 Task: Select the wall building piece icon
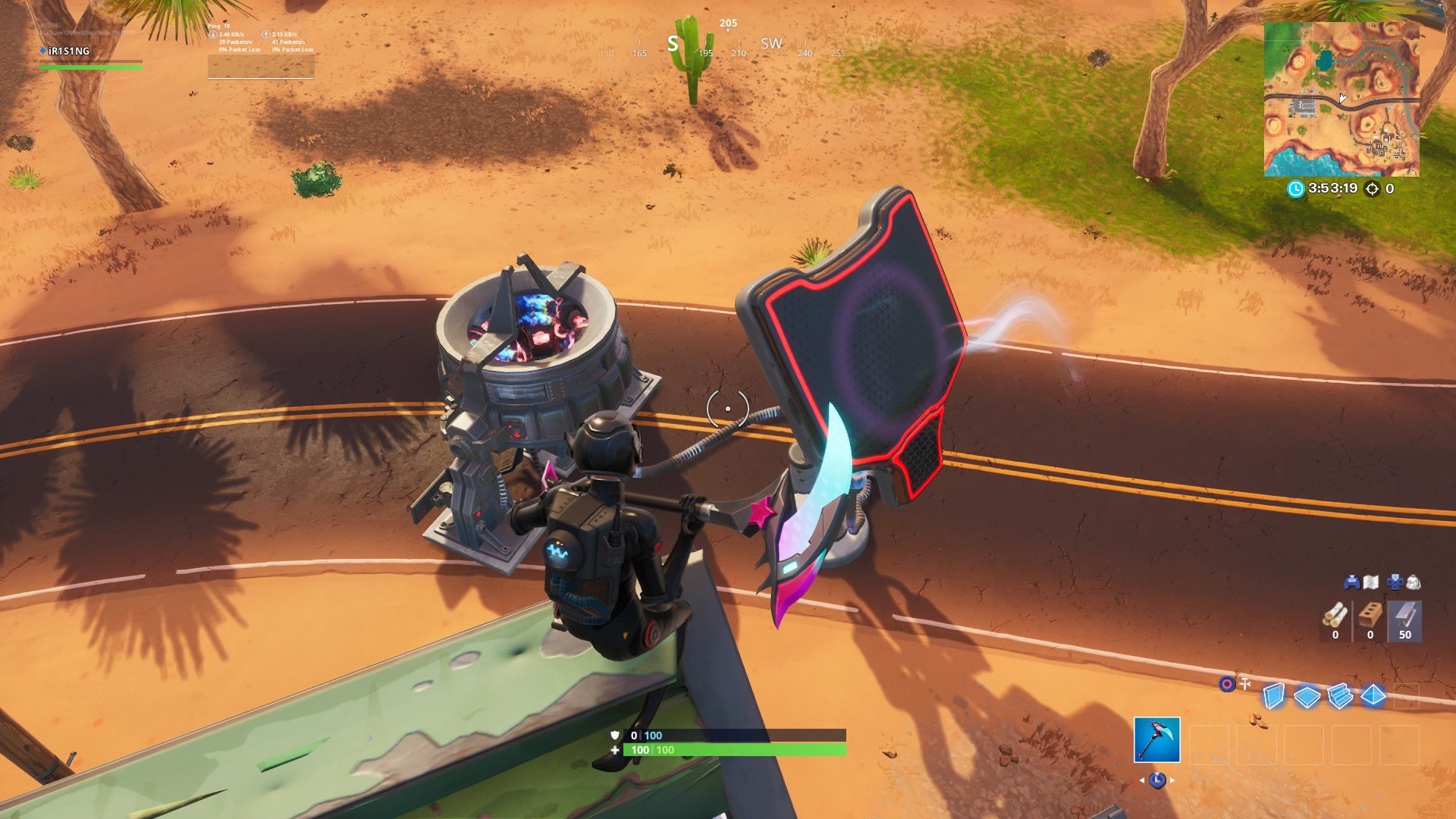1276,695
